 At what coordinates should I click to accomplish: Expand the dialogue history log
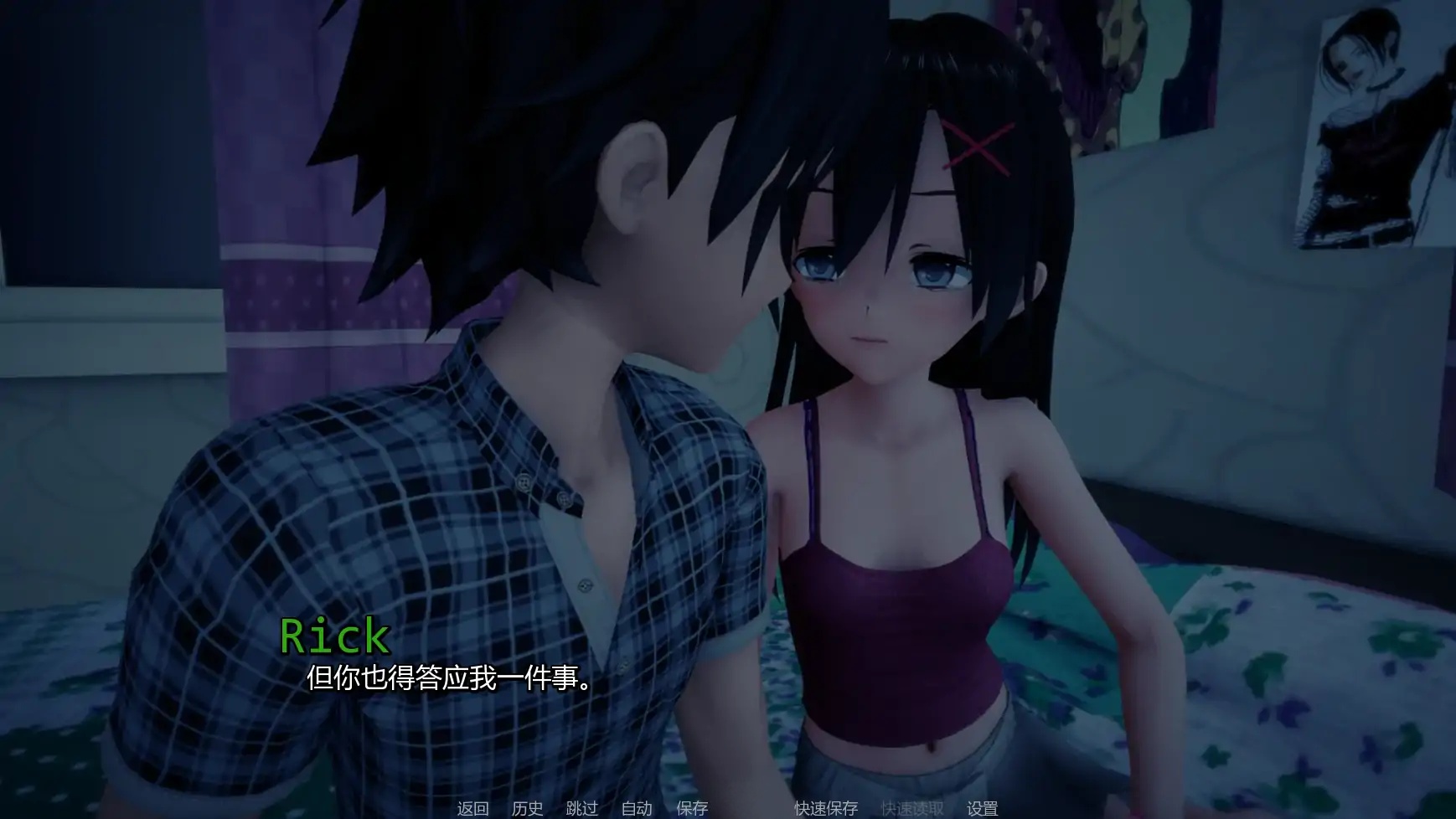(527, 809)
